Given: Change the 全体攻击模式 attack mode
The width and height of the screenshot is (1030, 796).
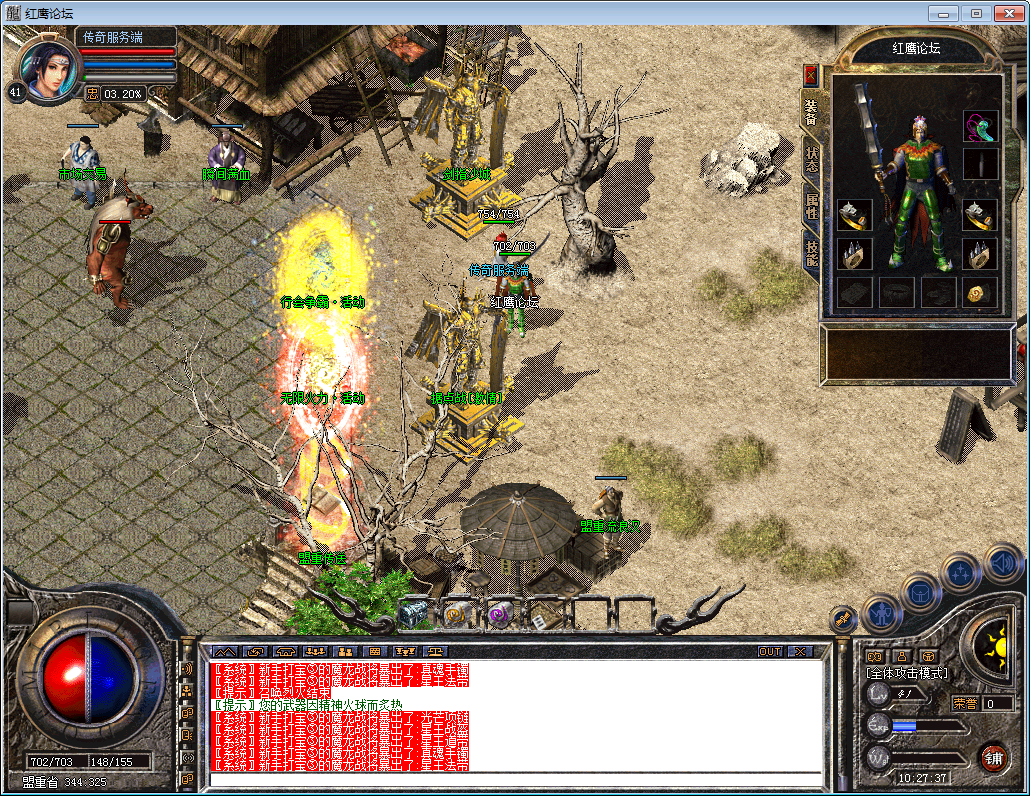Looking at the screenshot, I should pyautogui.click(x=908, y=673).
